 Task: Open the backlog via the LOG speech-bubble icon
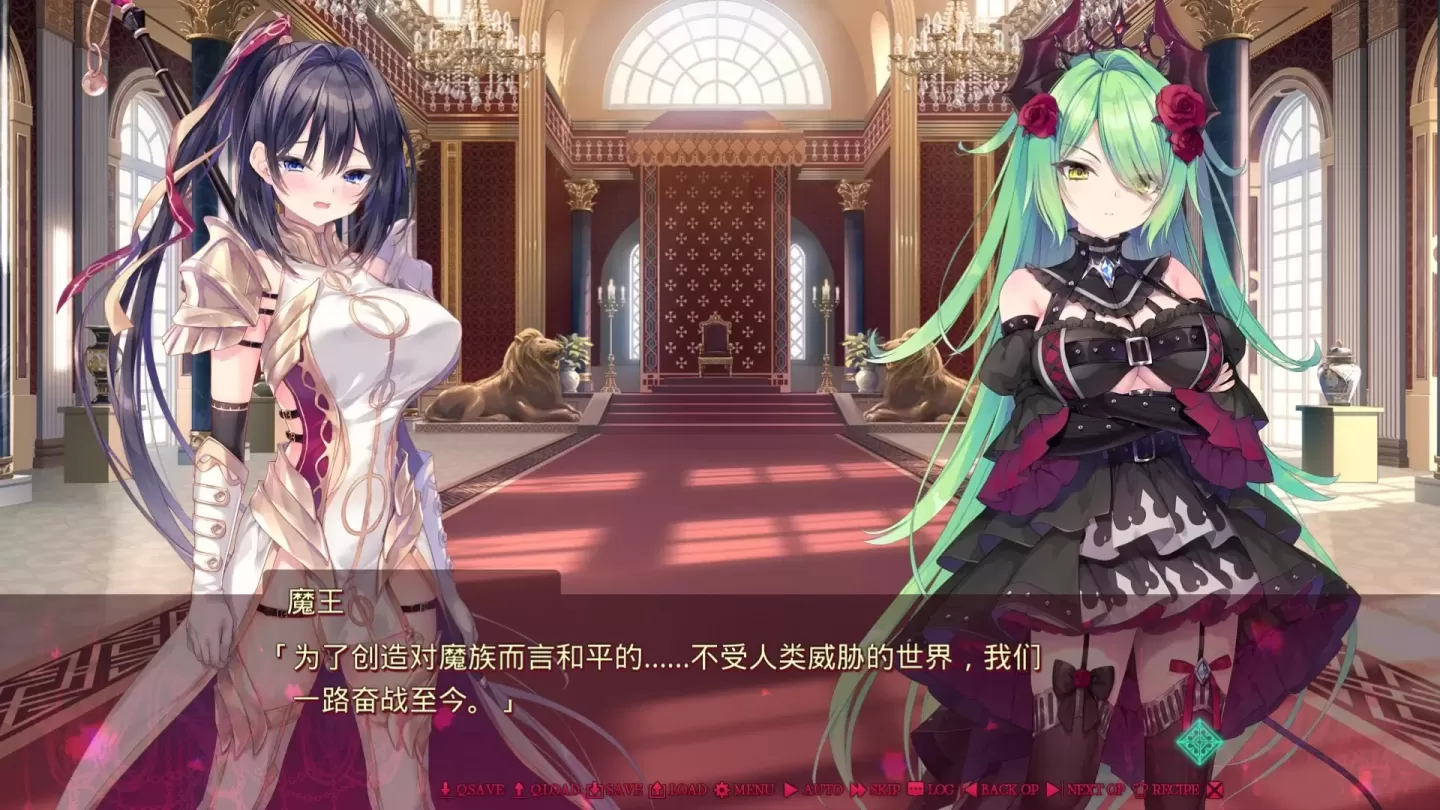[913, 790]
